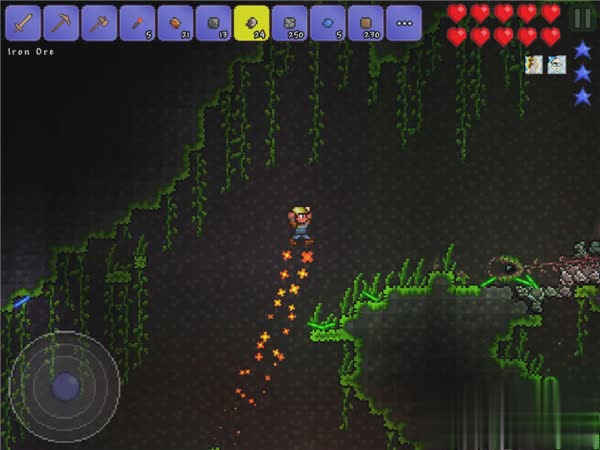Pick the orange ore stack of 21

(176, 22)
